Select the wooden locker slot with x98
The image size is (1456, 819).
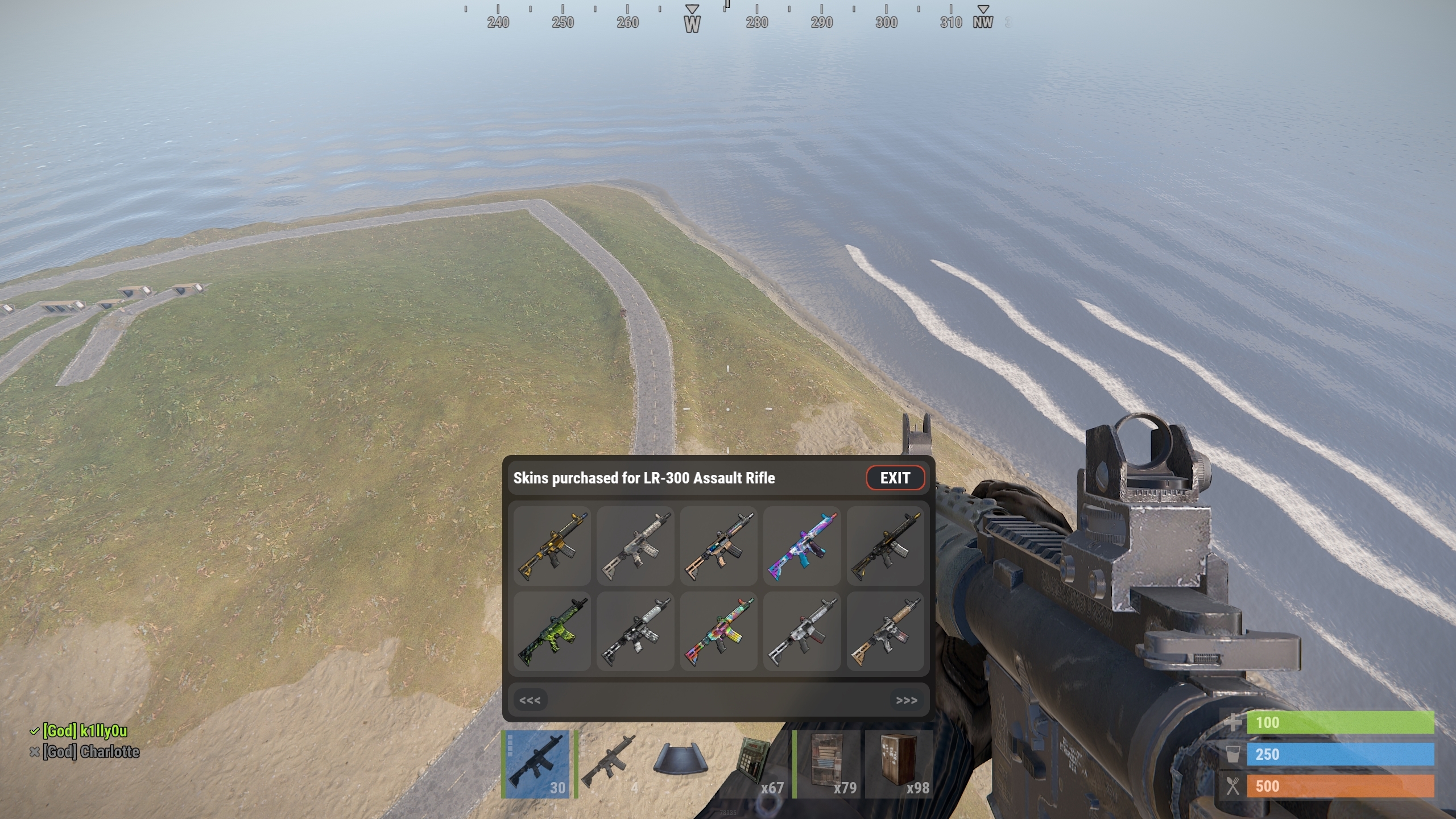point(899,764)
